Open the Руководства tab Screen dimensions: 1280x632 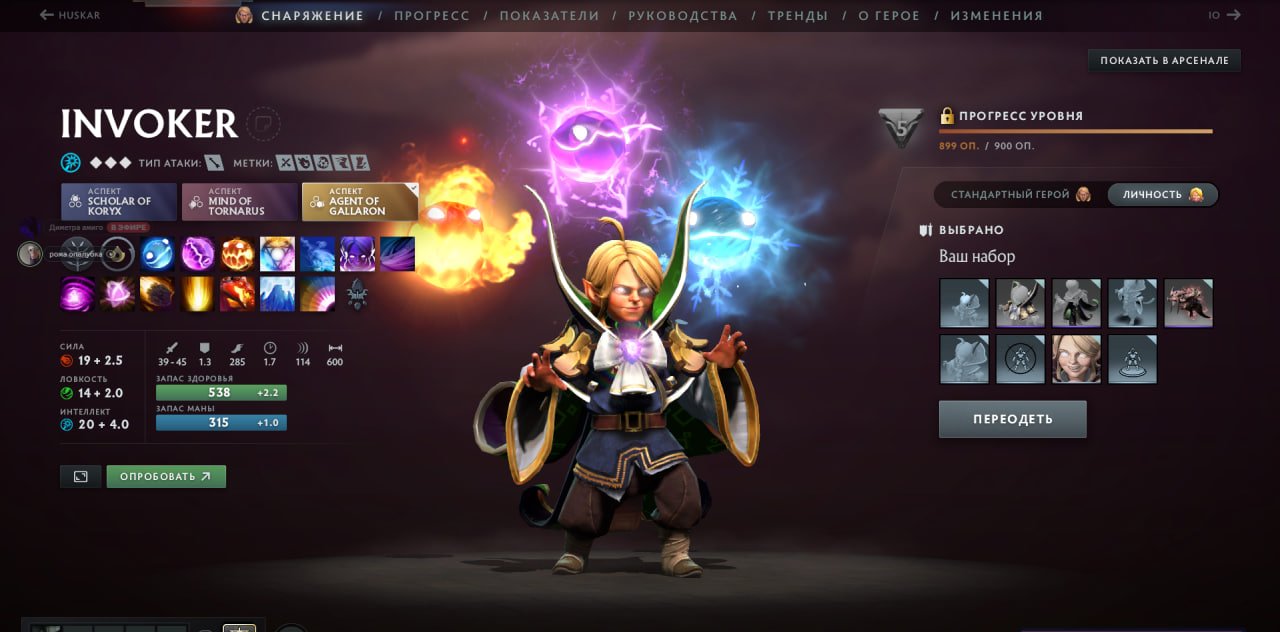click(683, 16)
